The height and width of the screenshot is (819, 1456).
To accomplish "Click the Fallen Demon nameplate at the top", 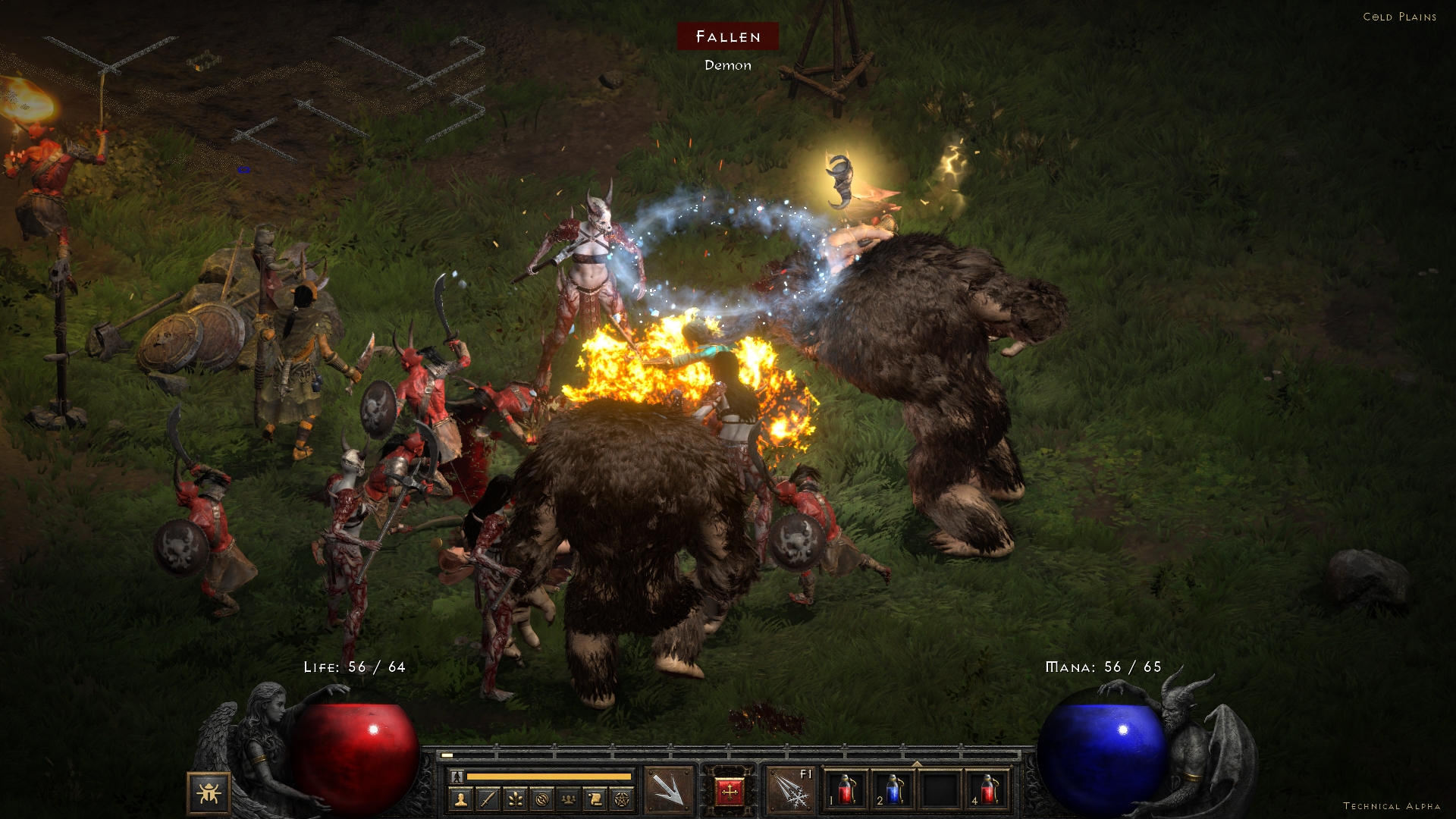I will click(x=727, y=36).
